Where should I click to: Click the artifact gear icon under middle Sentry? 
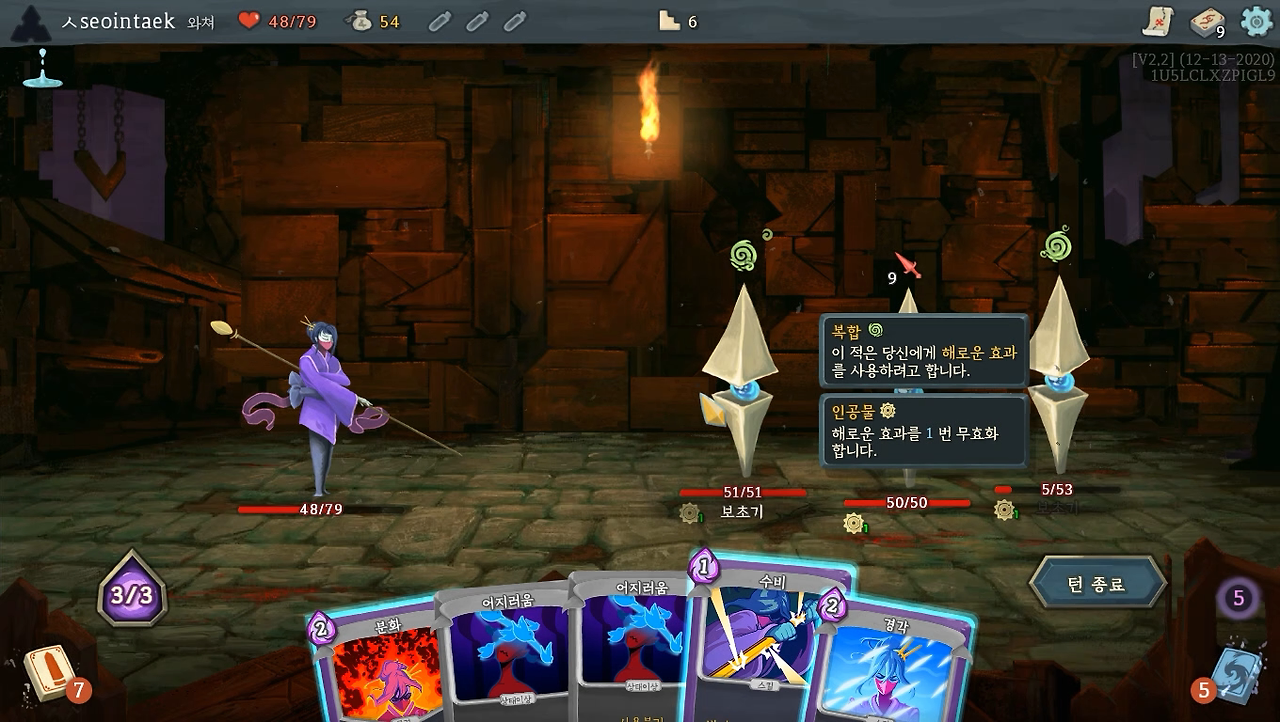(852, 521)
